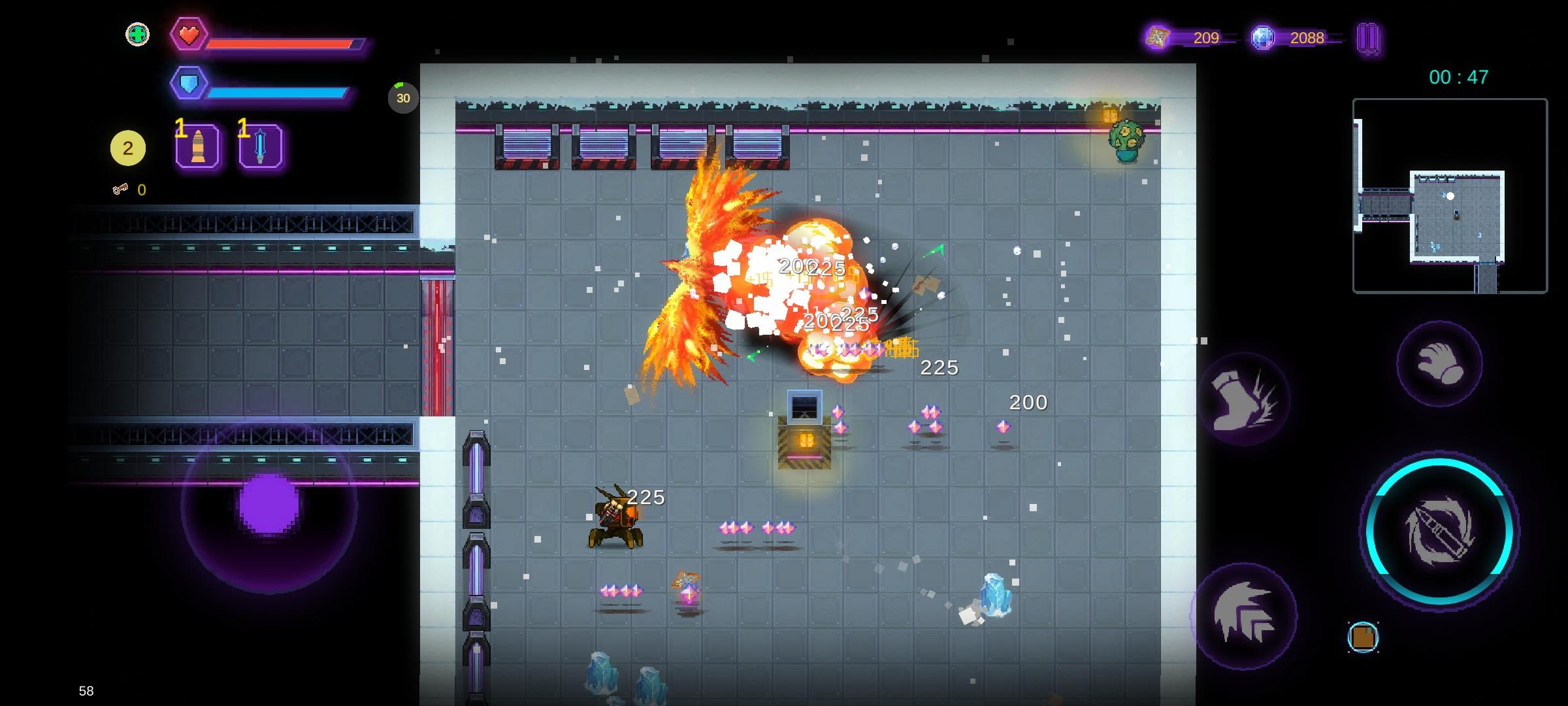This screenshot has height=706, width=1568.
Task: Tap the blue gem currency icon
Action: 1262,38
